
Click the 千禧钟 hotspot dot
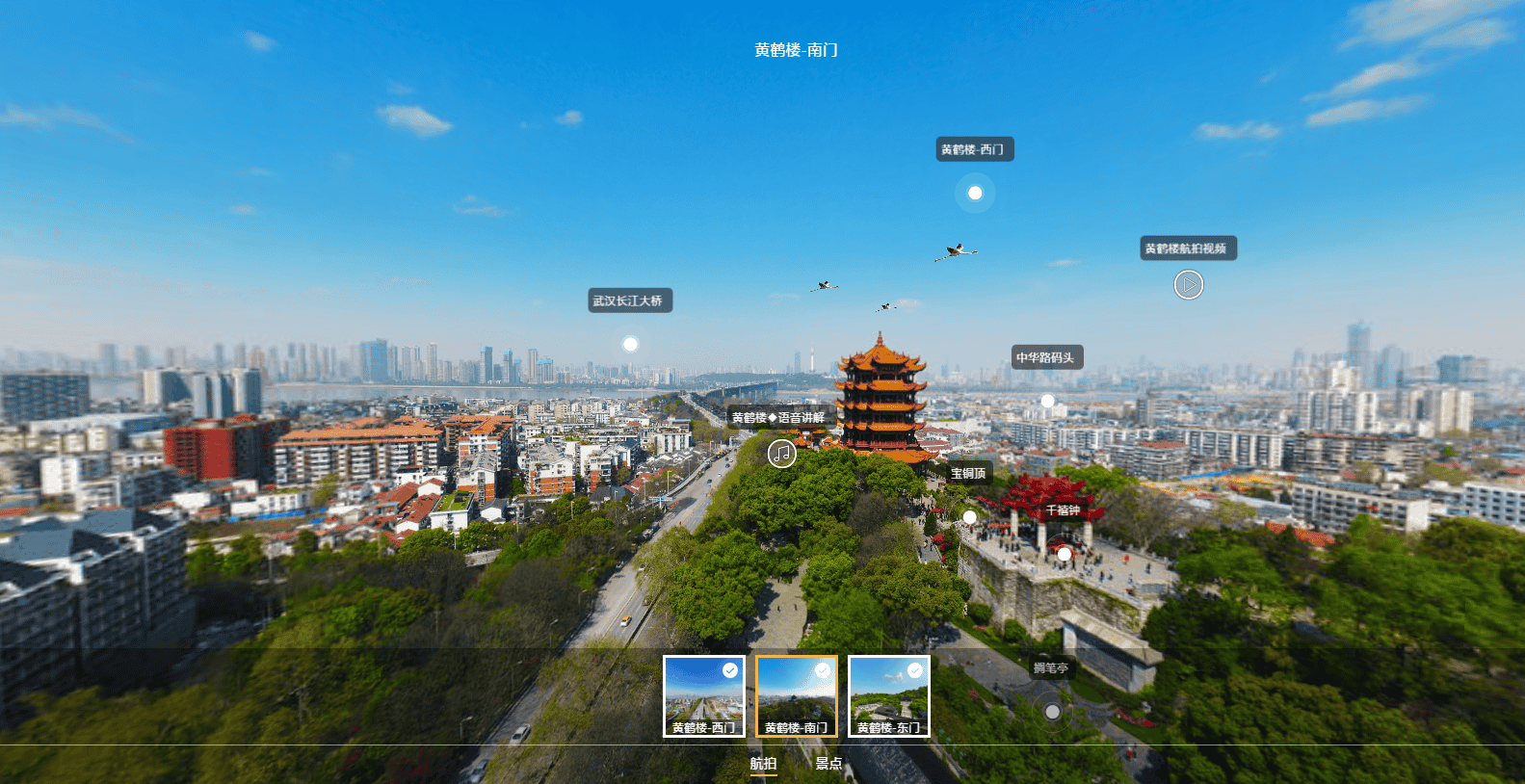tap(1064, 554)
